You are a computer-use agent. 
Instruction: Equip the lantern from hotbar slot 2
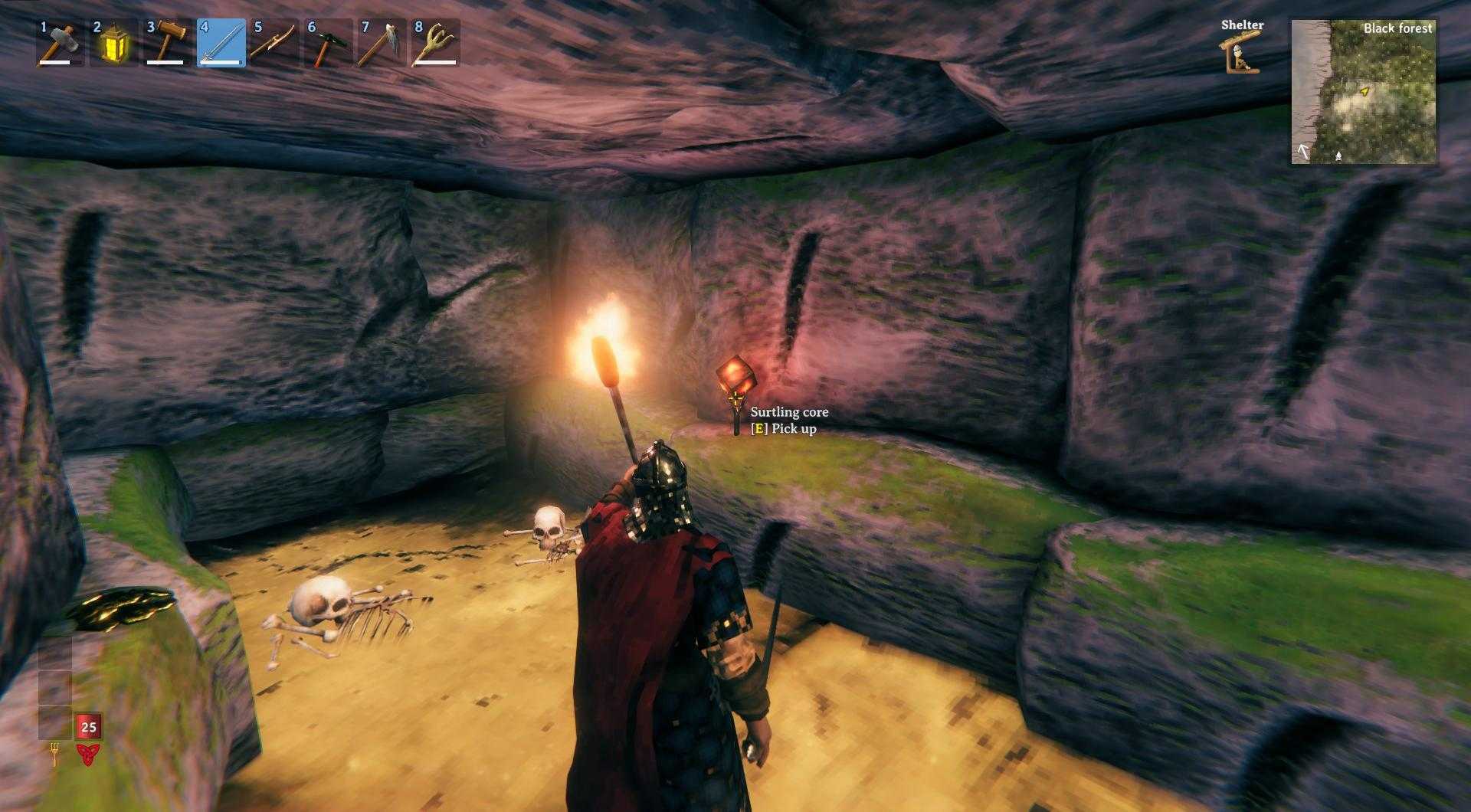pyautogui.click(x=111, y=42)
